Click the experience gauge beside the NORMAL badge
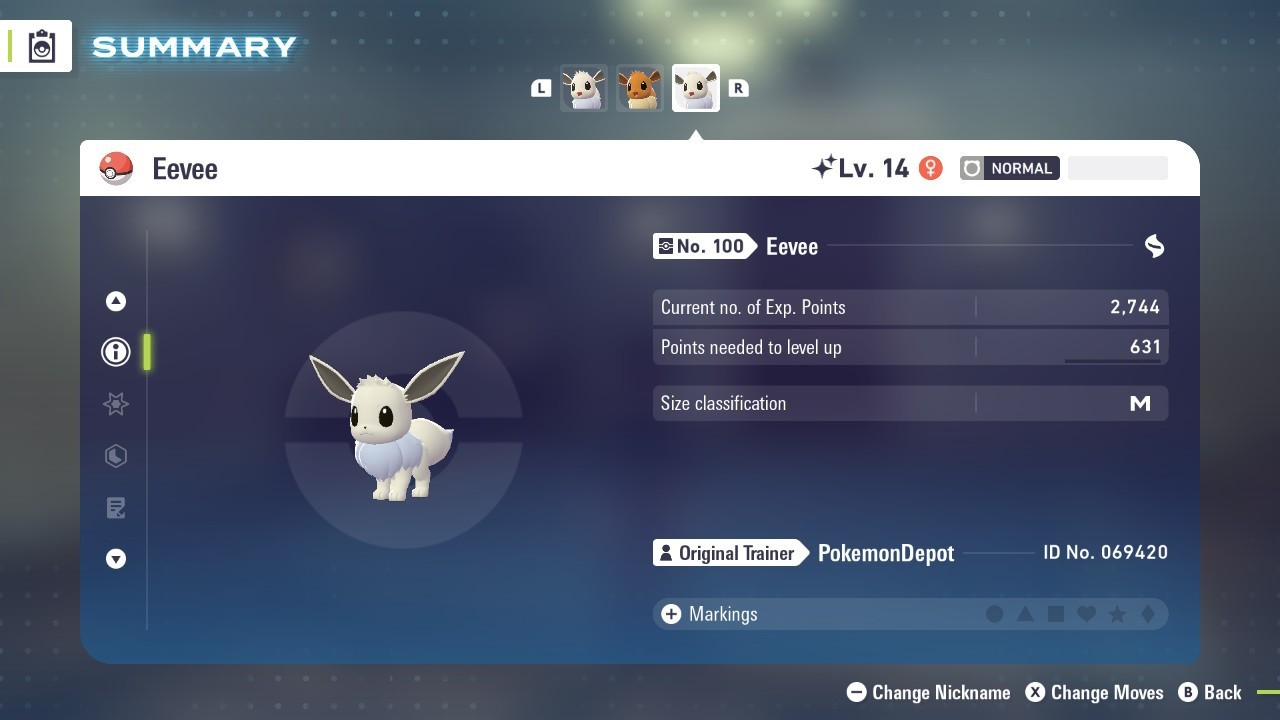 [1118, 168]
